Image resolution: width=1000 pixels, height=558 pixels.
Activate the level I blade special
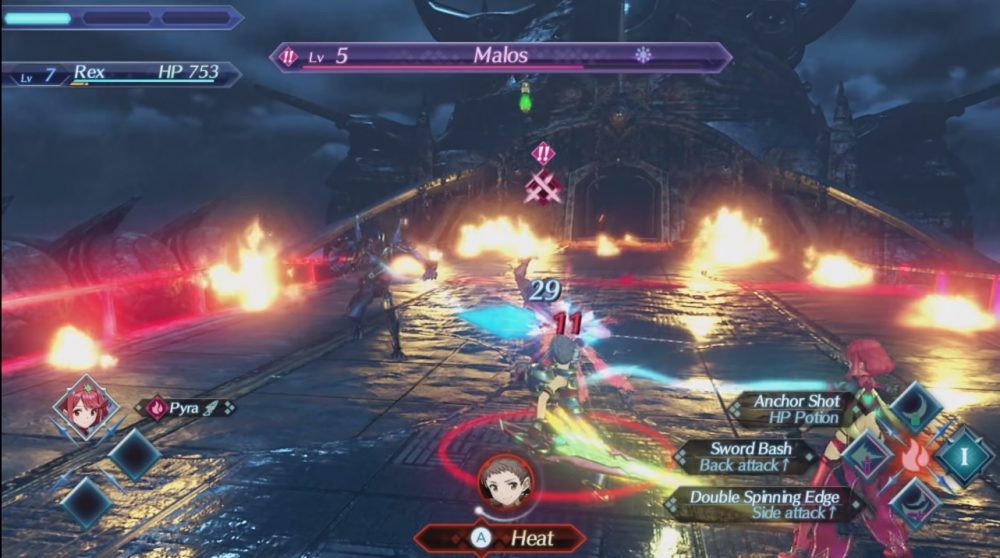point(965,455)
